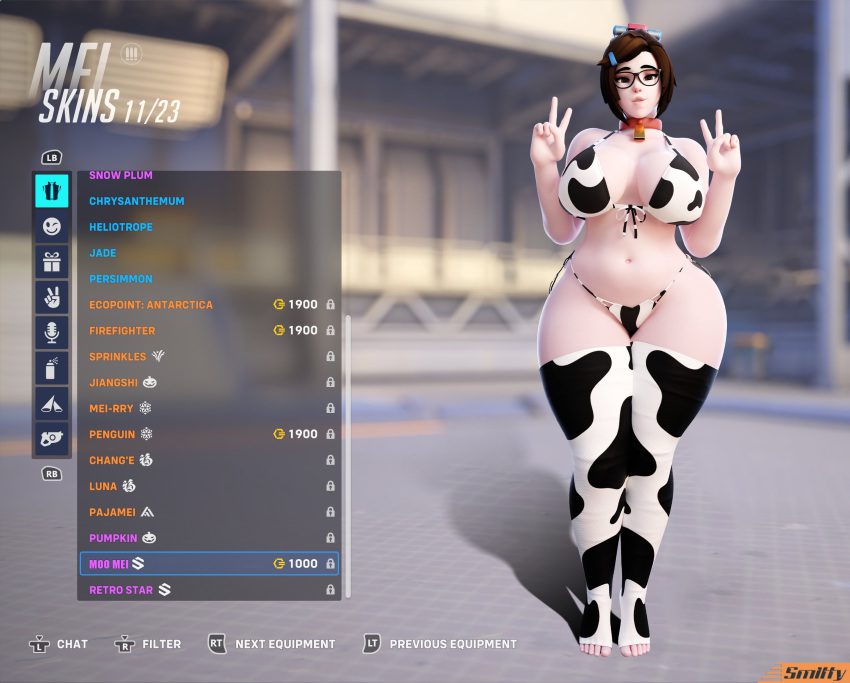Pick the Jade skin
The width and height of the screenshot is (850, 683).
103,253
